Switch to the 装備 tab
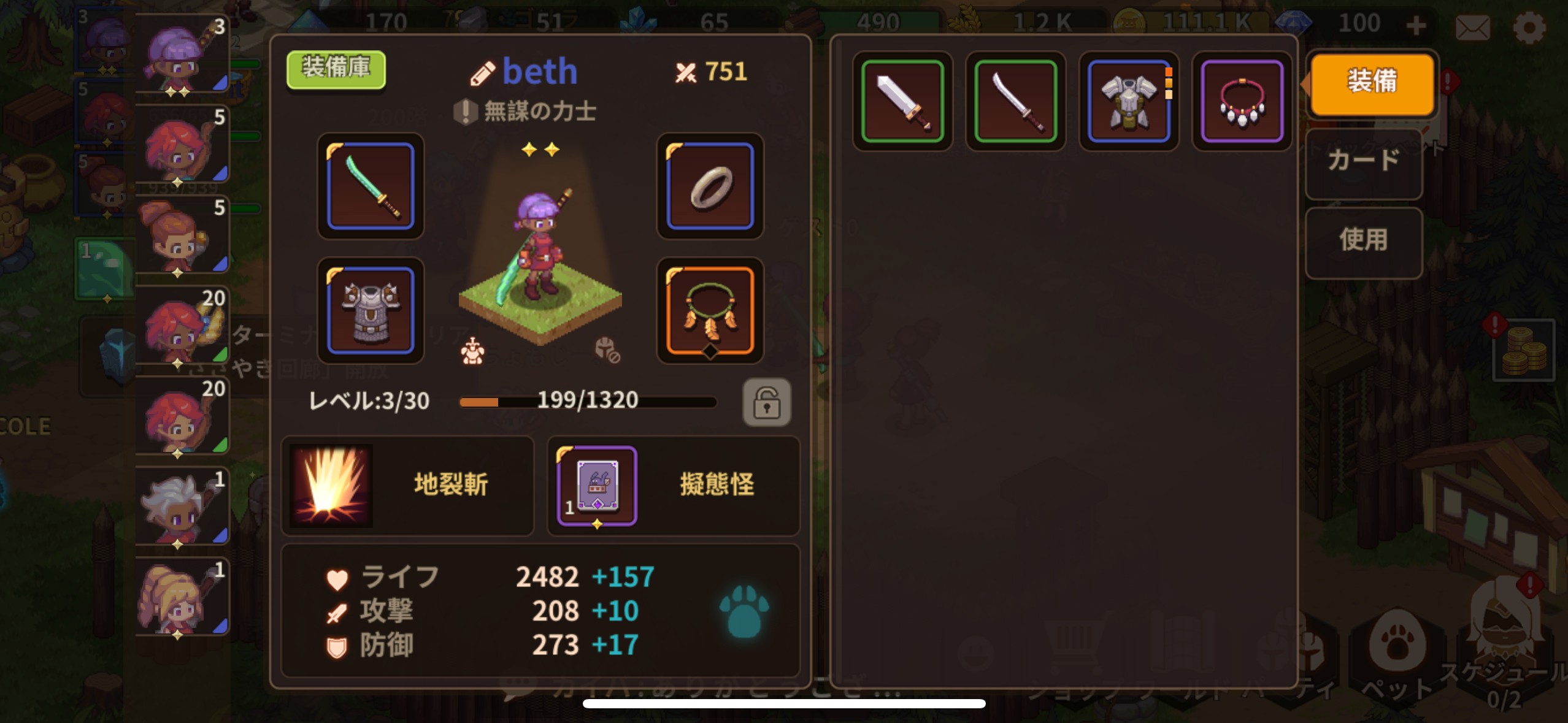This screenshot has width=1568, height=723. (1372, 83)
